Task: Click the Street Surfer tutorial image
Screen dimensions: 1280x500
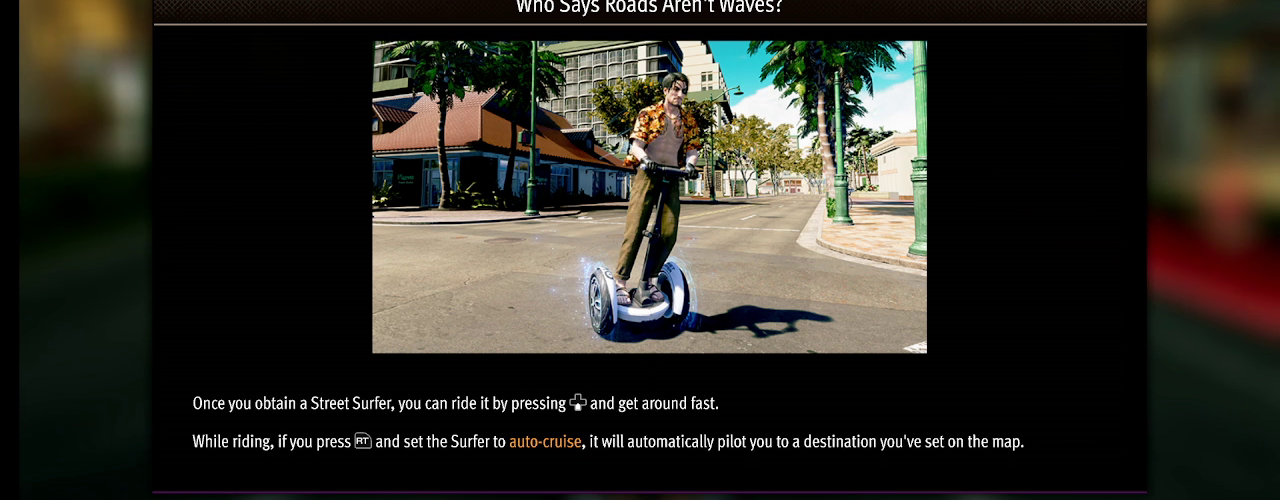Action: tap(649, 197)
